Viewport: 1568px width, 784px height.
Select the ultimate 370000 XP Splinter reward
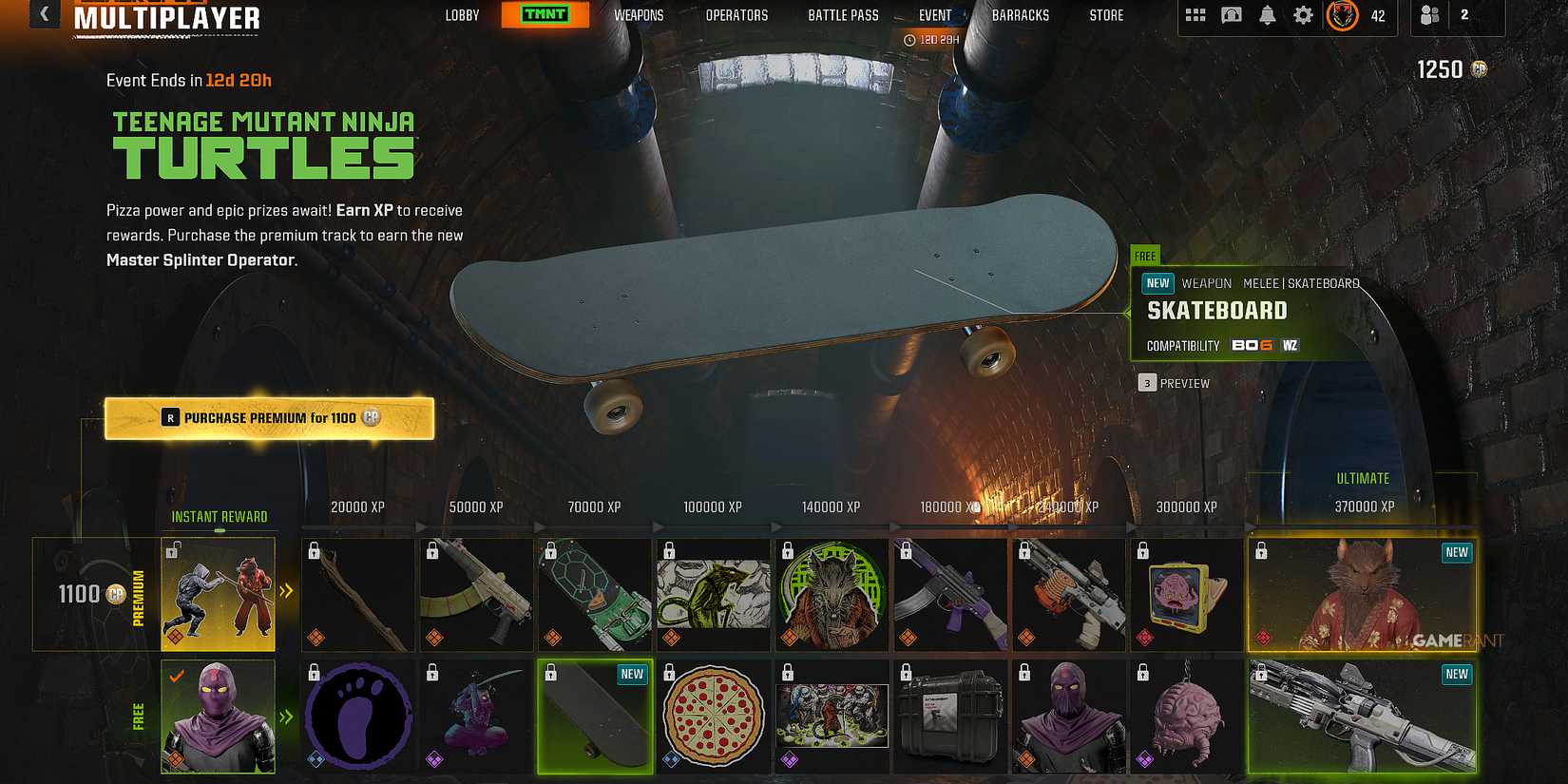coord(1361,594)
